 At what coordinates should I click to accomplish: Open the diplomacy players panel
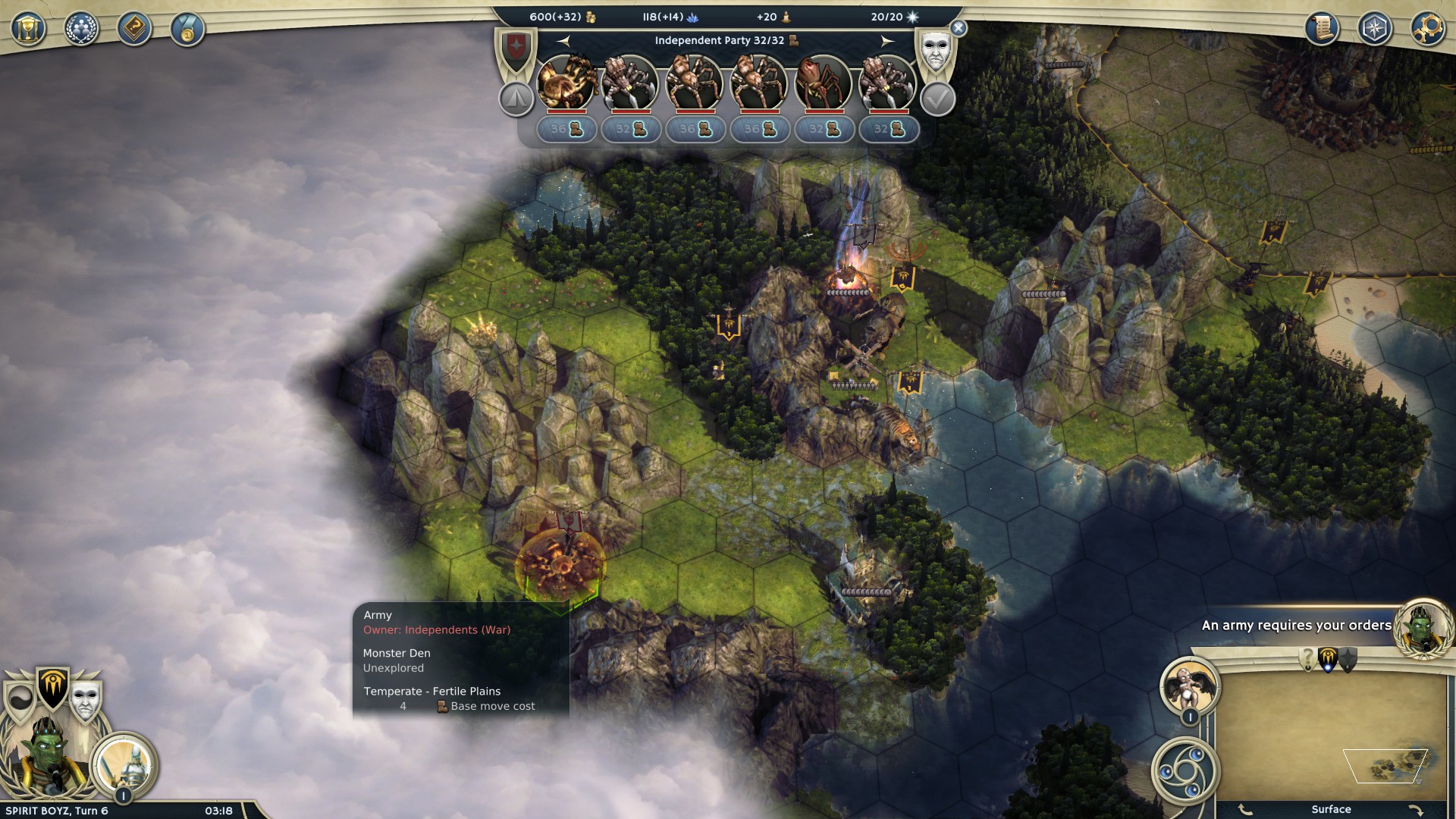81,30
